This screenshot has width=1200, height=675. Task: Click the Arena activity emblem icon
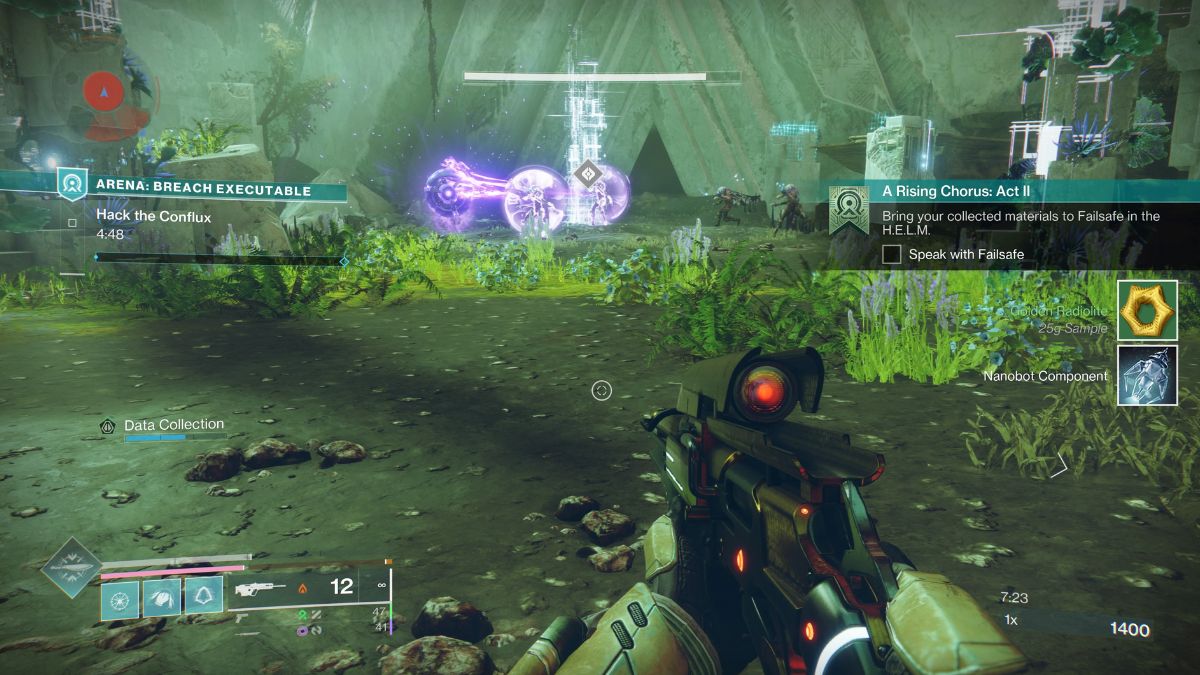coord(72,184)
